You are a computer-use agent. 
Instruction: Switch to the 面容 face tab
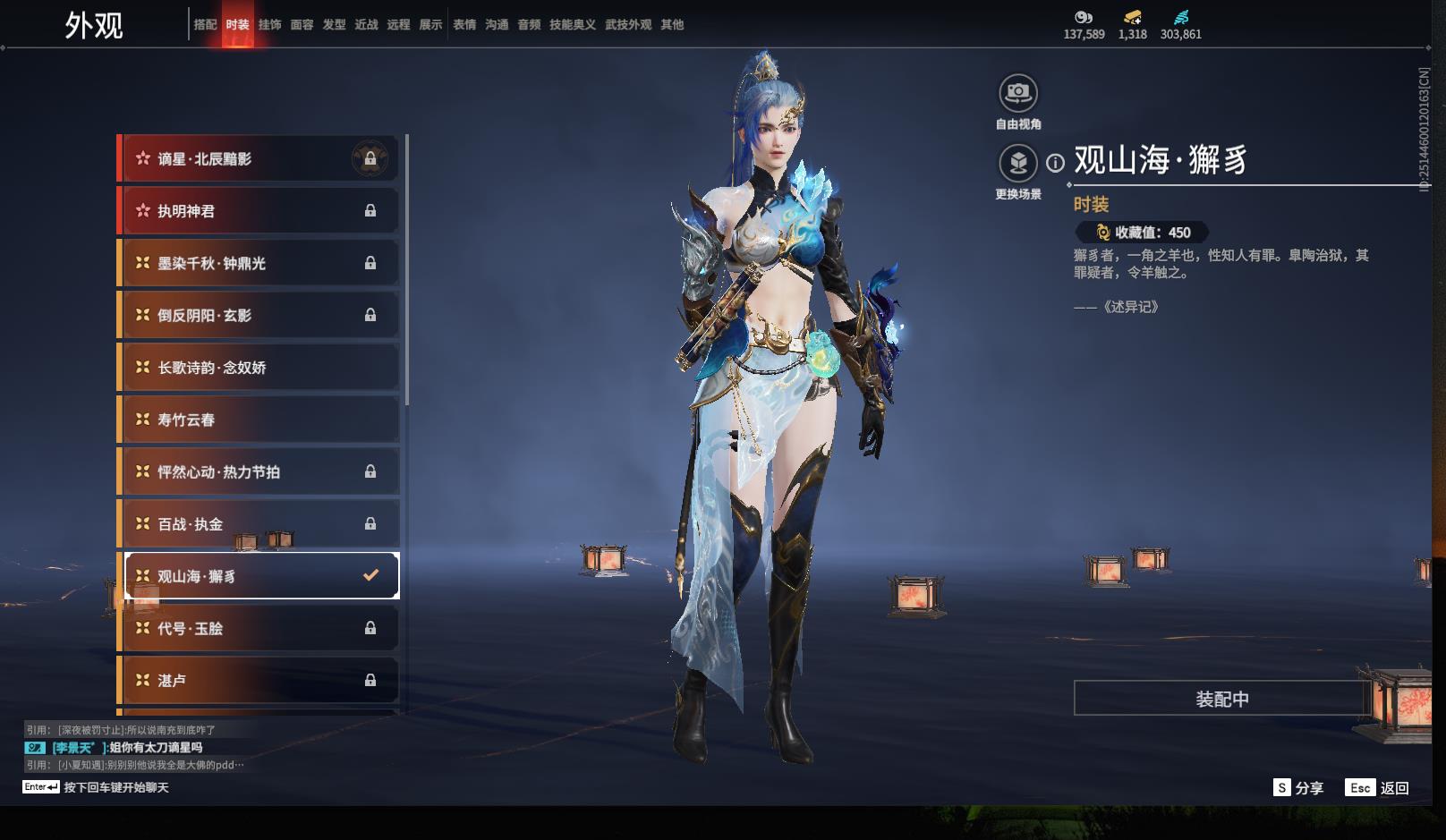[x=302, y=25]
